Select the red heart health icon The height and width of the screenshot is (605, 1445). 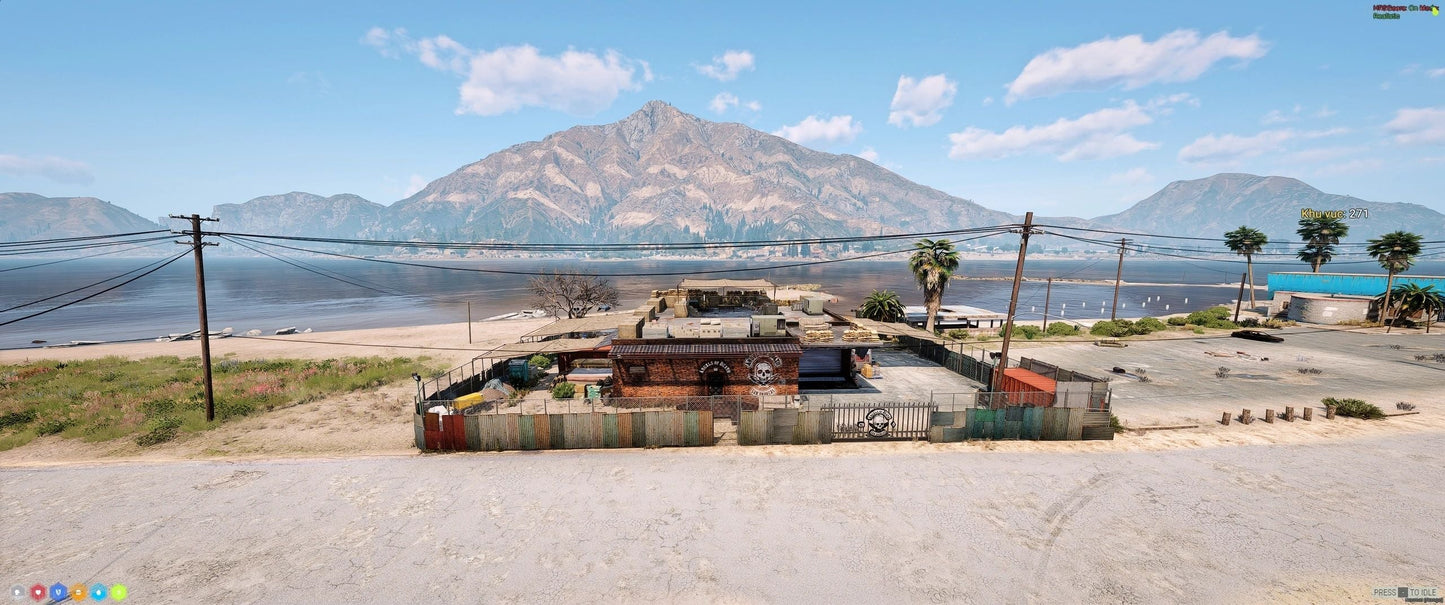(x=38, y=592)
